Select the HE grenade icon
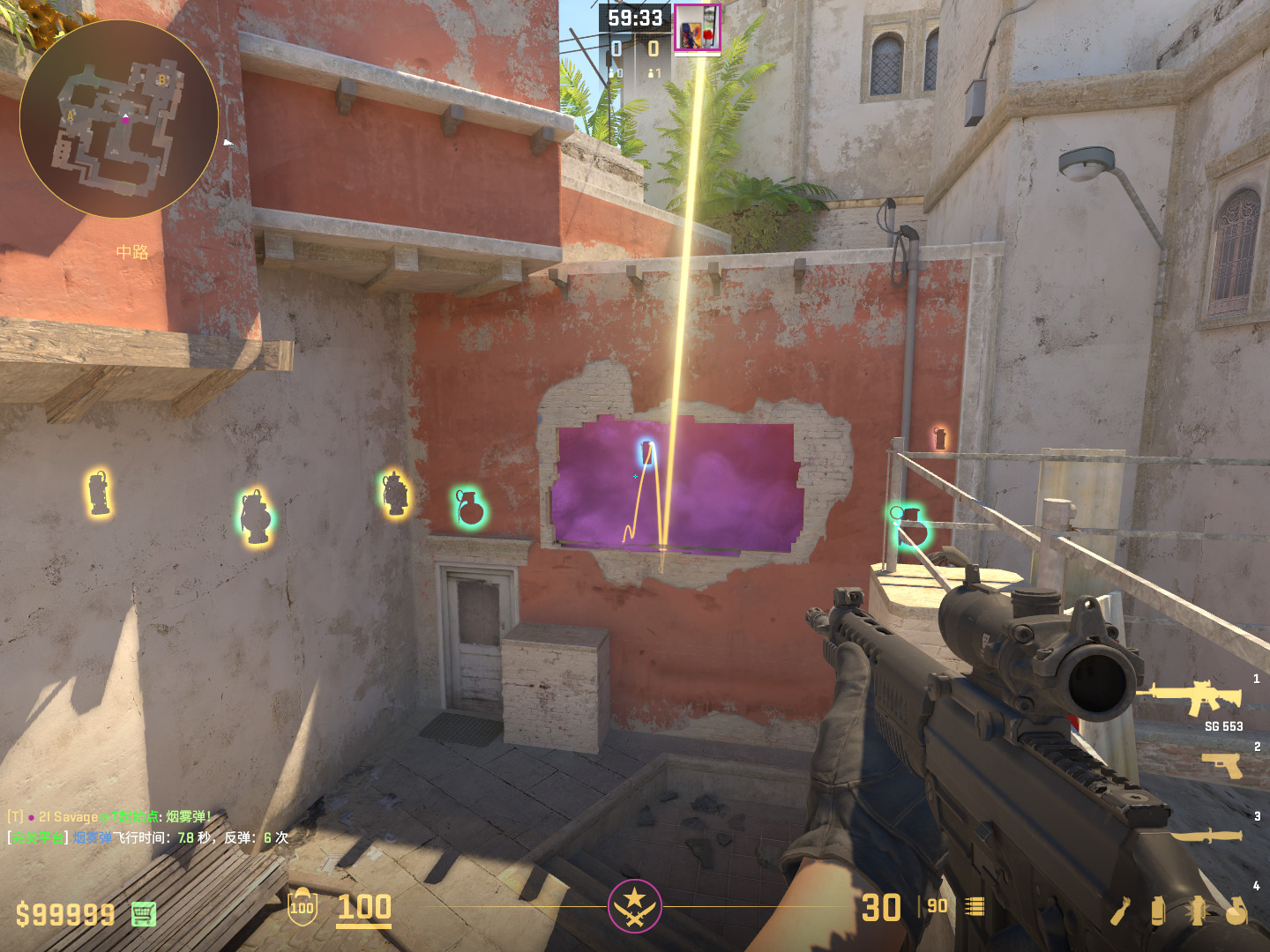The image size is (1270, 952). [x=1236, y=911]
